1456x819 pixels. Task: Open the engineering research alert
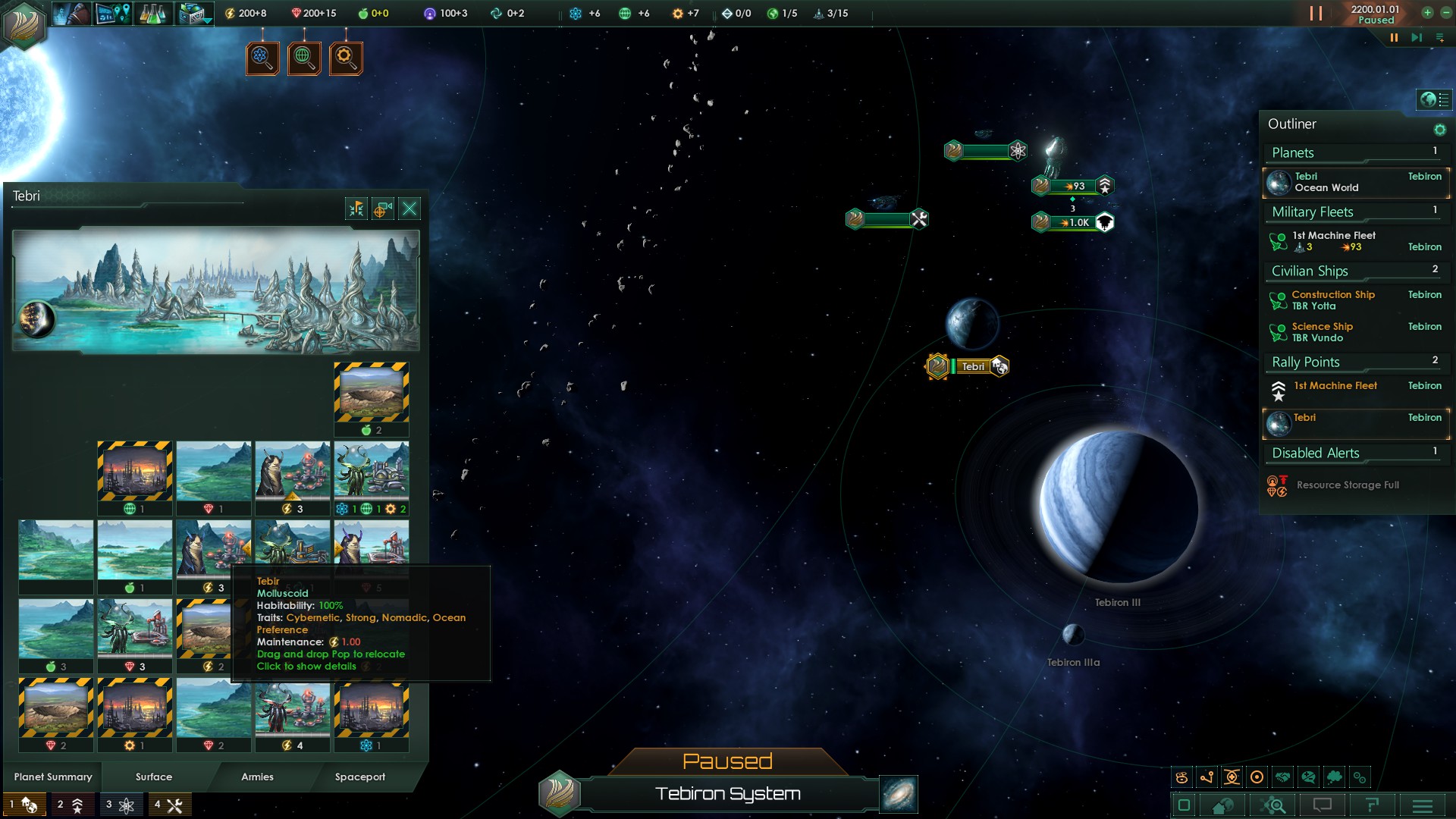point(346,58)
